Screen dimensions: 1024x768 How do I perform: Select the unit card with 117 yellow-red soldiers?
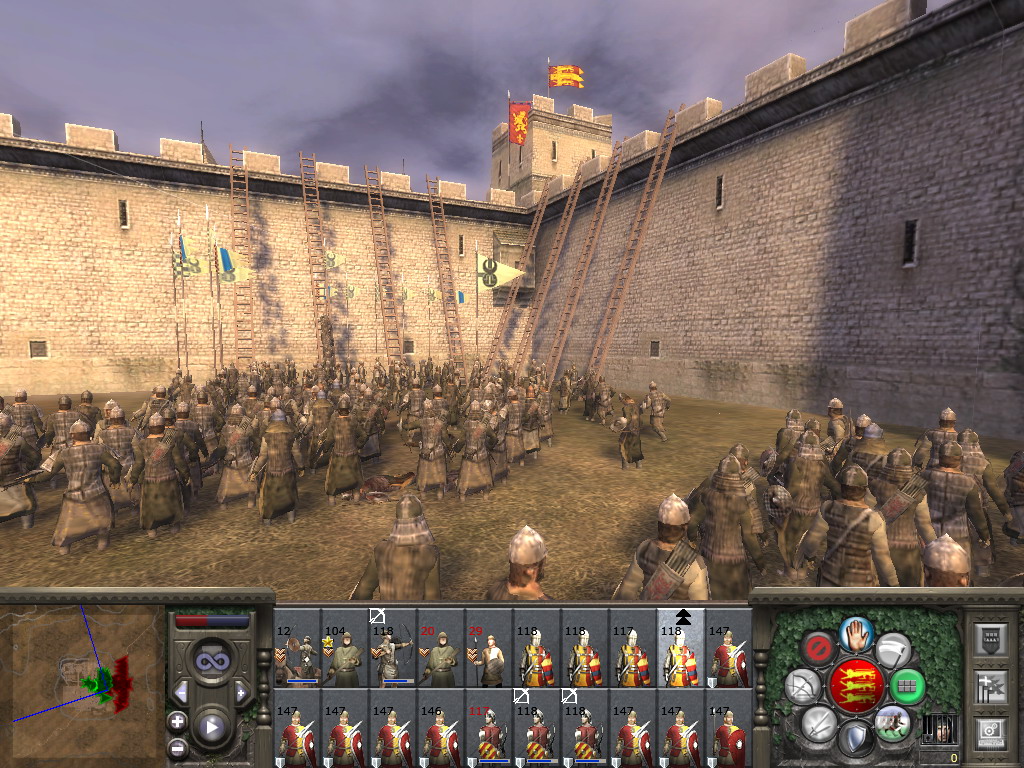click(x=633, y=648)
